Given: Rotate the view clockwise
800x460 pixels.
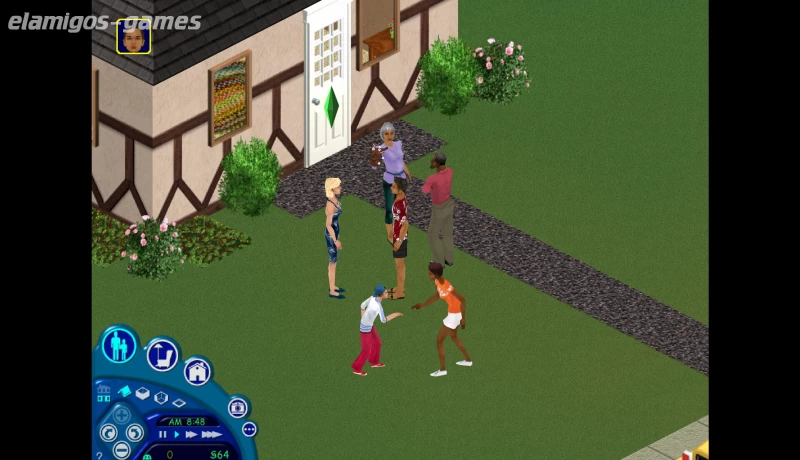Looking at the screenshot, I should (135, 432).
